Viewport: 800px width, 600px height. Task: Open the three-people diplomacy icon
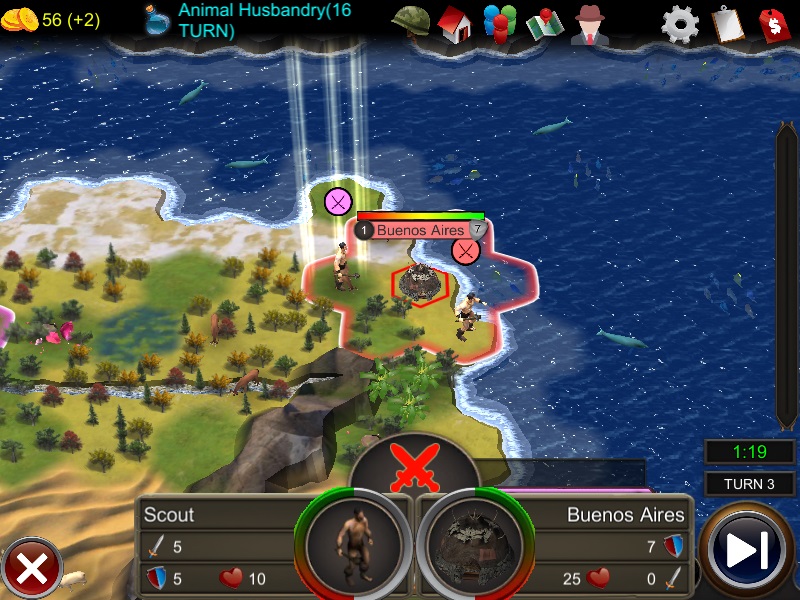pos(499,23)
